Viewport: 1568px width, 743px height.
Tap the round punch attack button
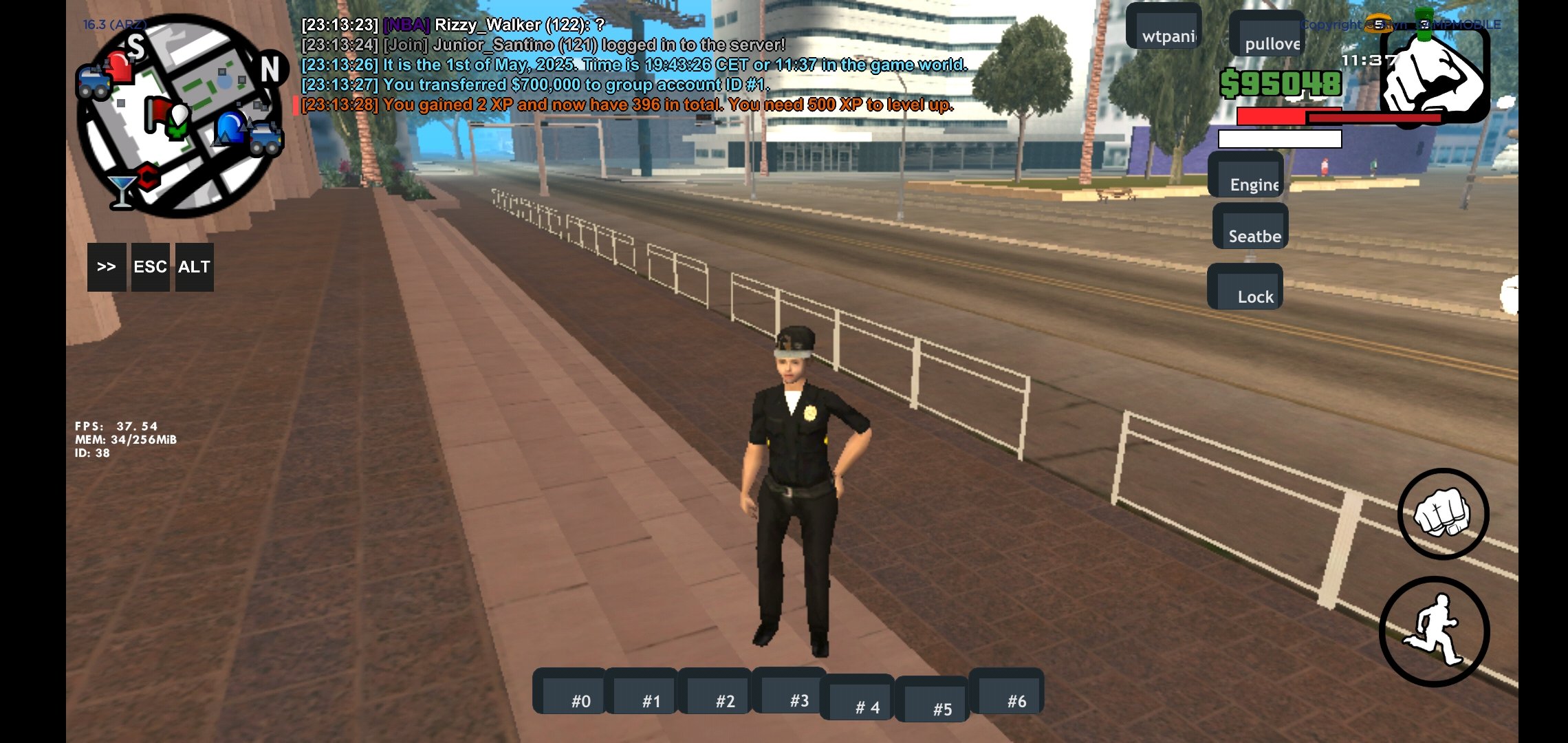pos(1443,515)
